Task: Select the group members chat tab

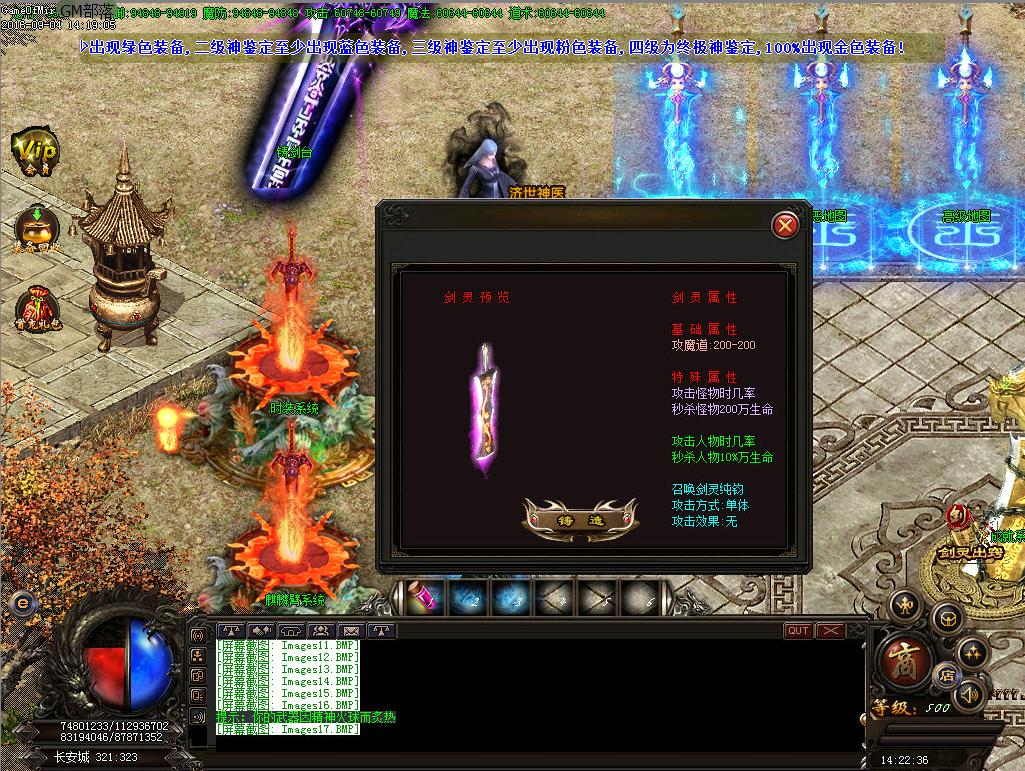Action: 321,630
